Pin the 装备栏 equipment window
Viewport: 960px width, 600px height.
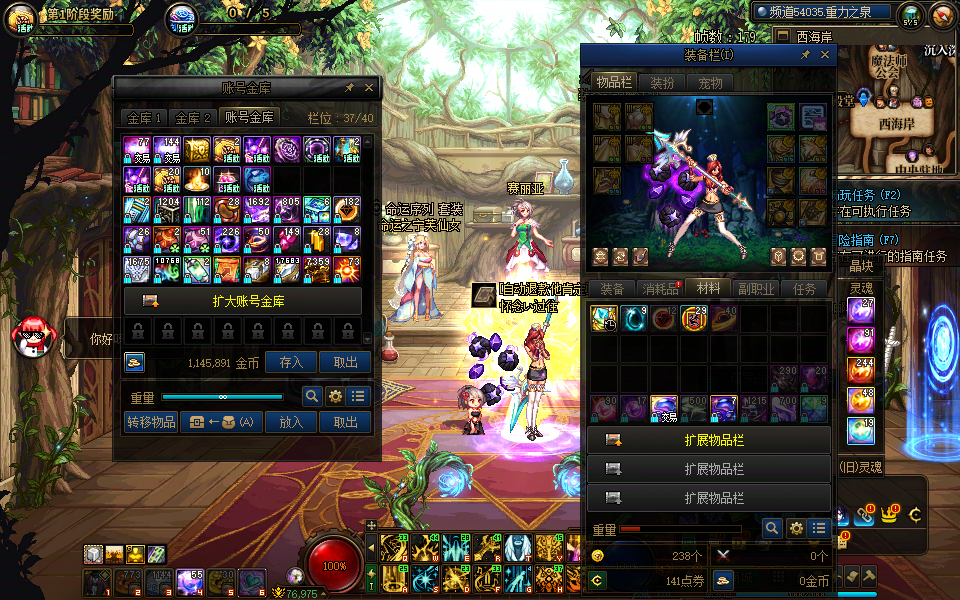point(805,56)
